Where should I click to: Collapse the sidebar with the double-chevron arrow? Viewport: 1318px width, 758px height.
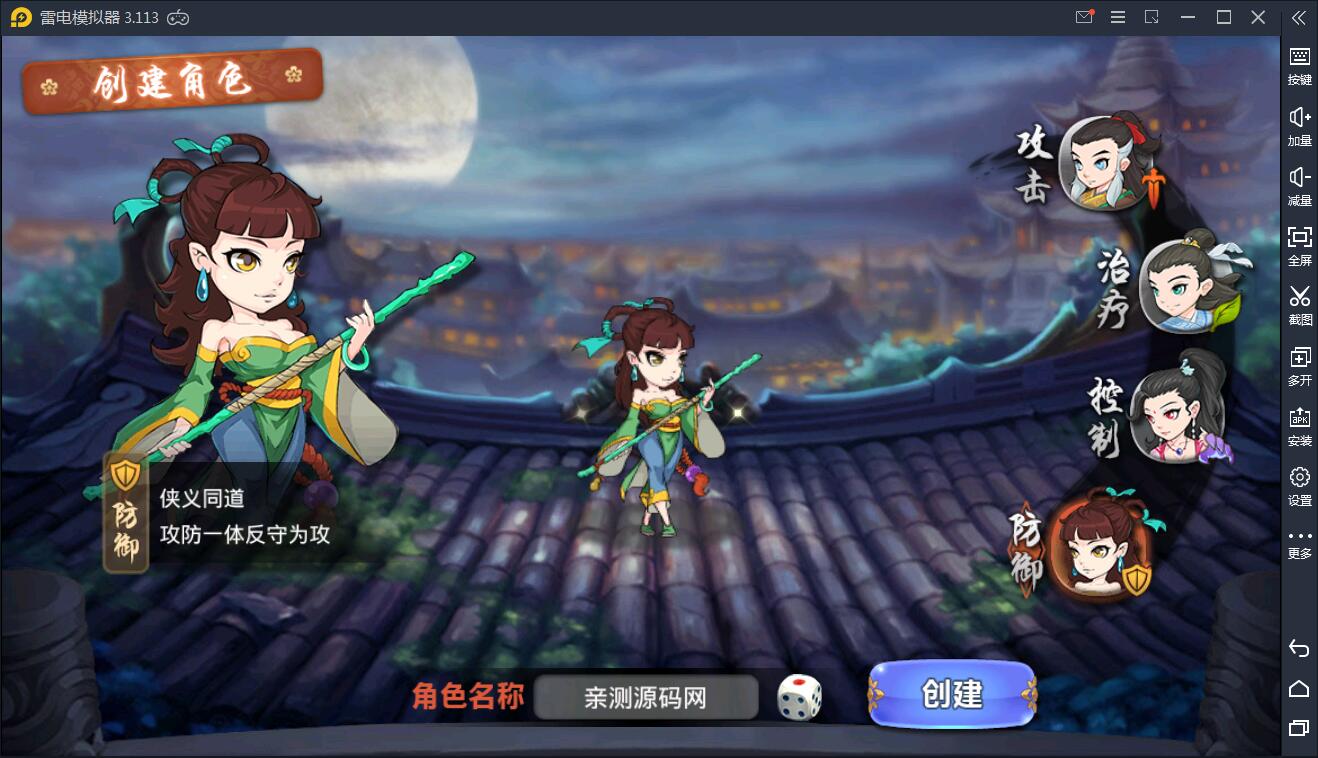point(1299,17)
